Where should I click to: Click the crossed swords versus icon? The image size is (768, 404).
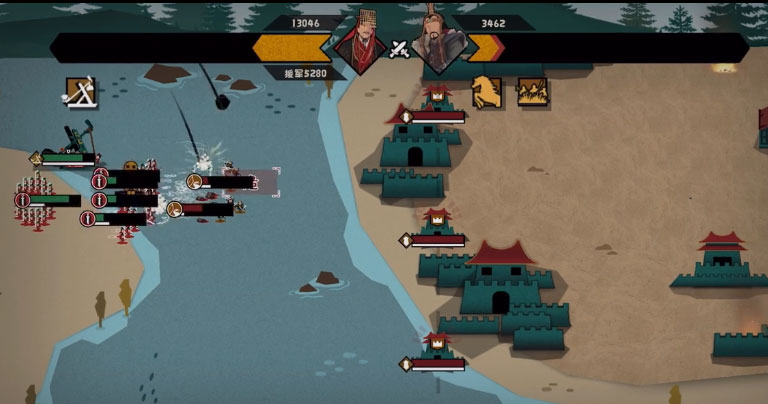pyautogui.click(x=400, y=49)
